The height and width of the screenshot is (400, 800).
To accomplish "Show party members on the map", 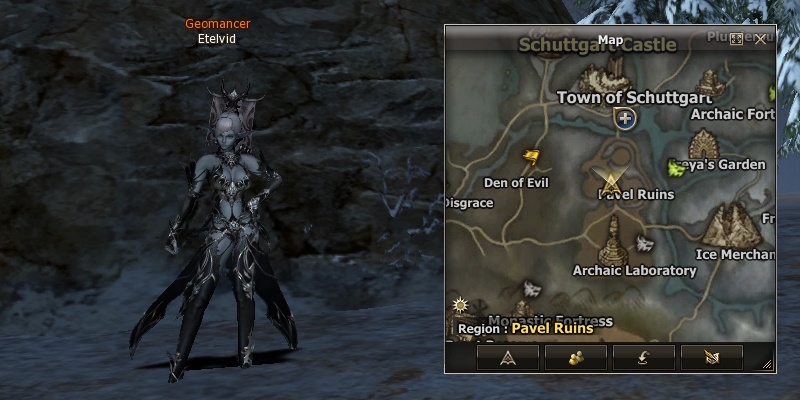I will [577, 358].
